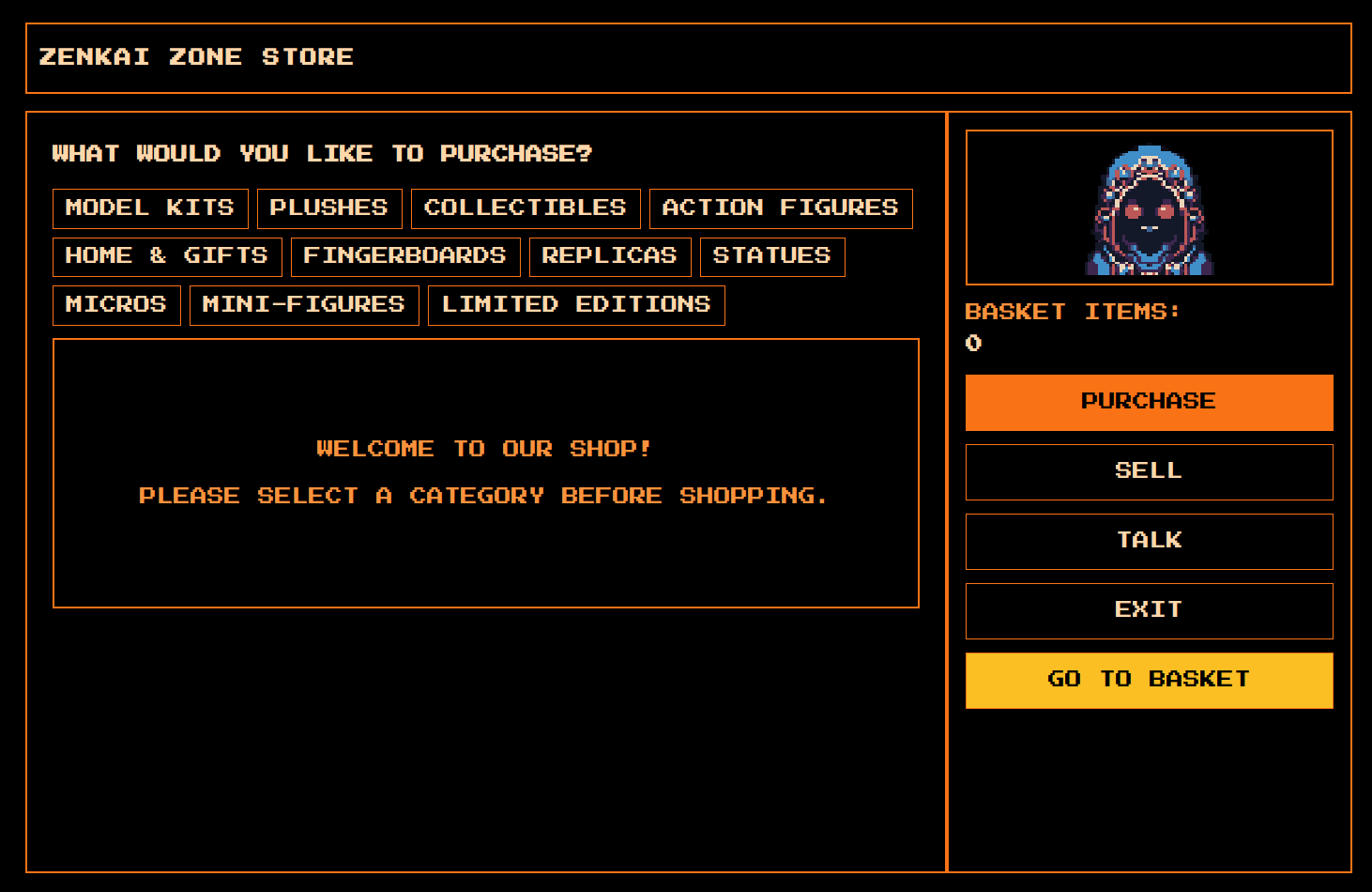Open the basket via GO TO BASKET

1149,680
